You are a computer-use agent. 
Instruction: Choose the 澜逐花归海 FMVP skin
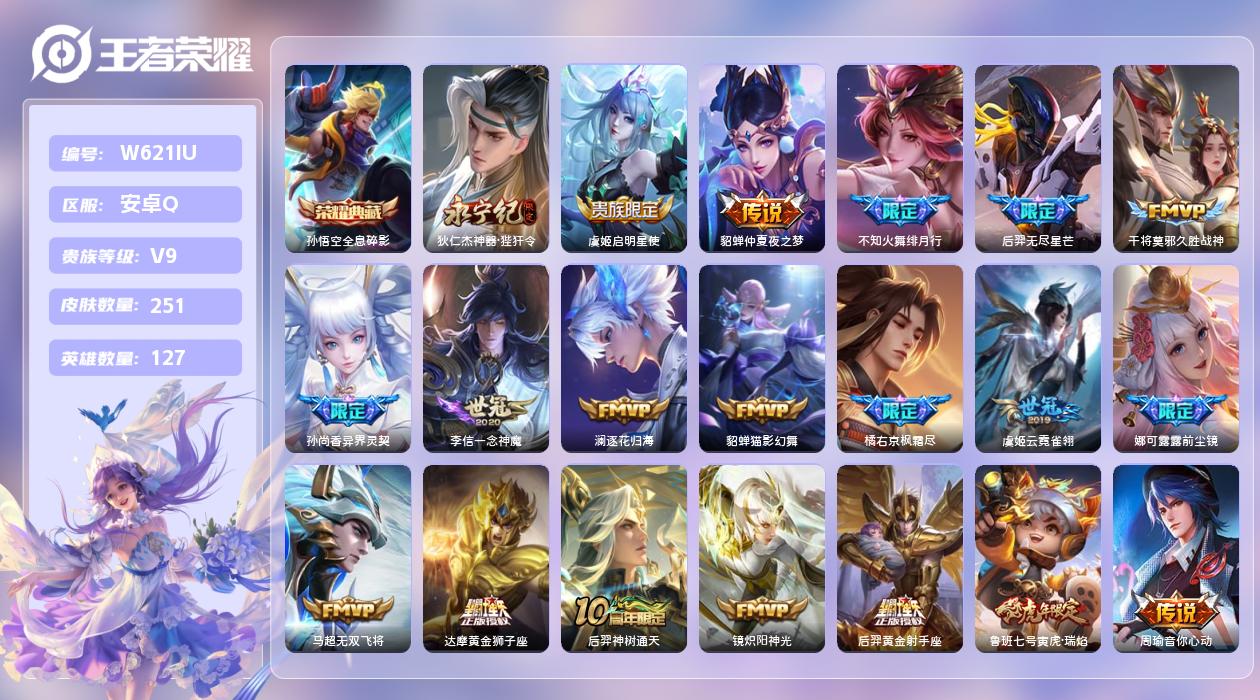[624, 358]
